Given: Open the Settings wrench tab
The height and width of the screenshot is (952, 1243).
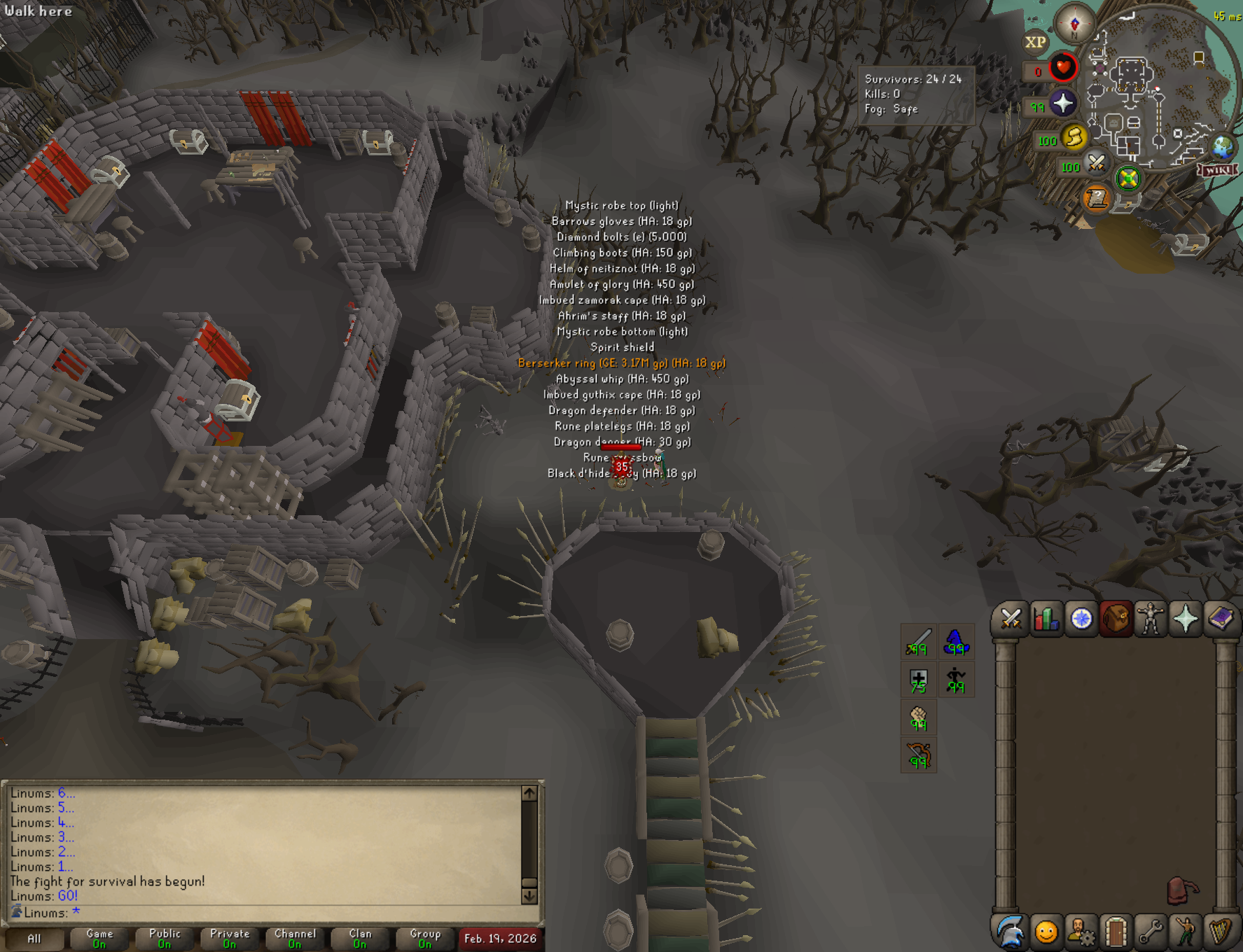Looking at the screenshot, I should coord(1151,932).
